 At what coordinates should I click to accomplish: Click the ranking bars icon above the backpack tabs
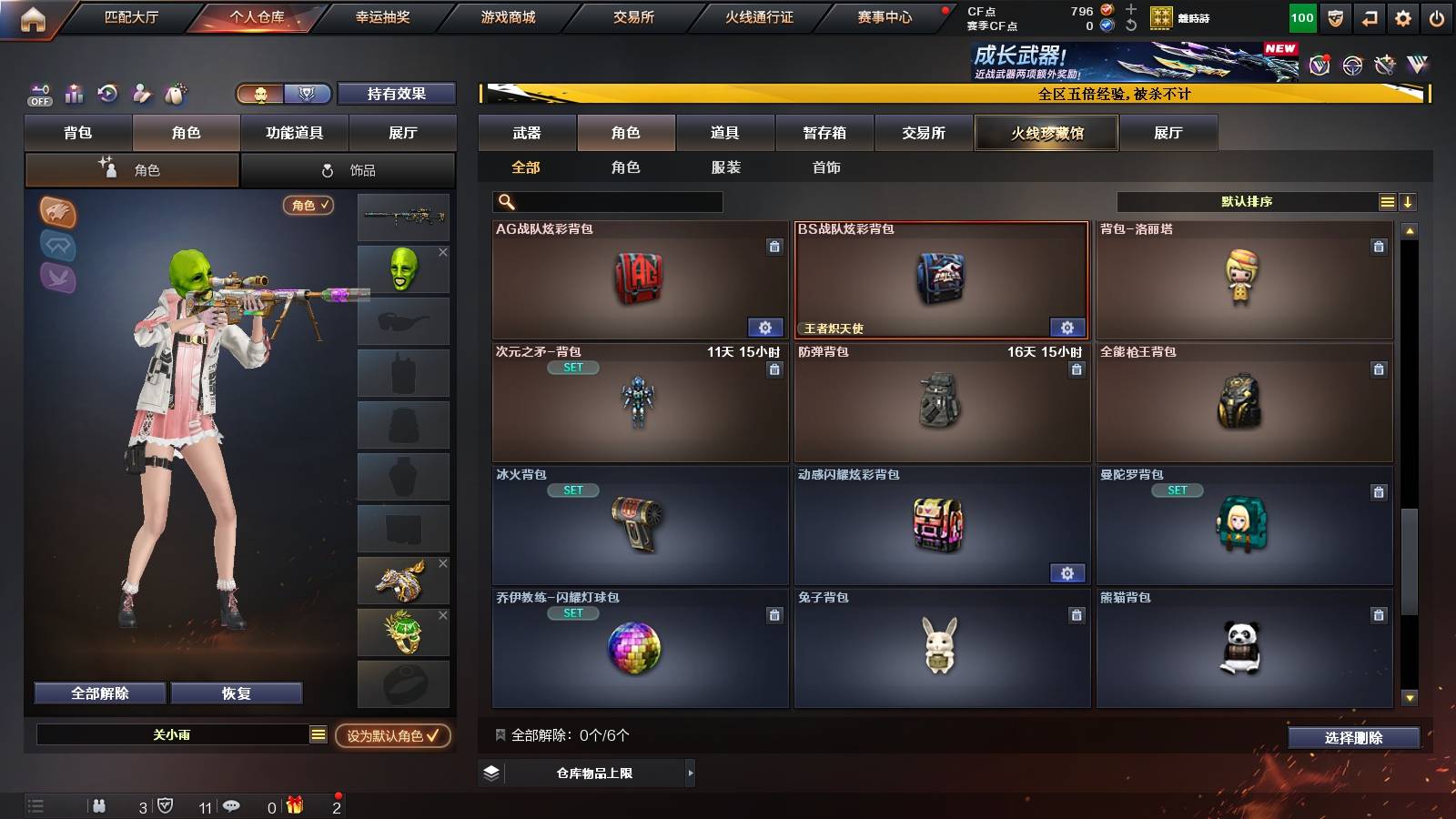click(74, 93)
